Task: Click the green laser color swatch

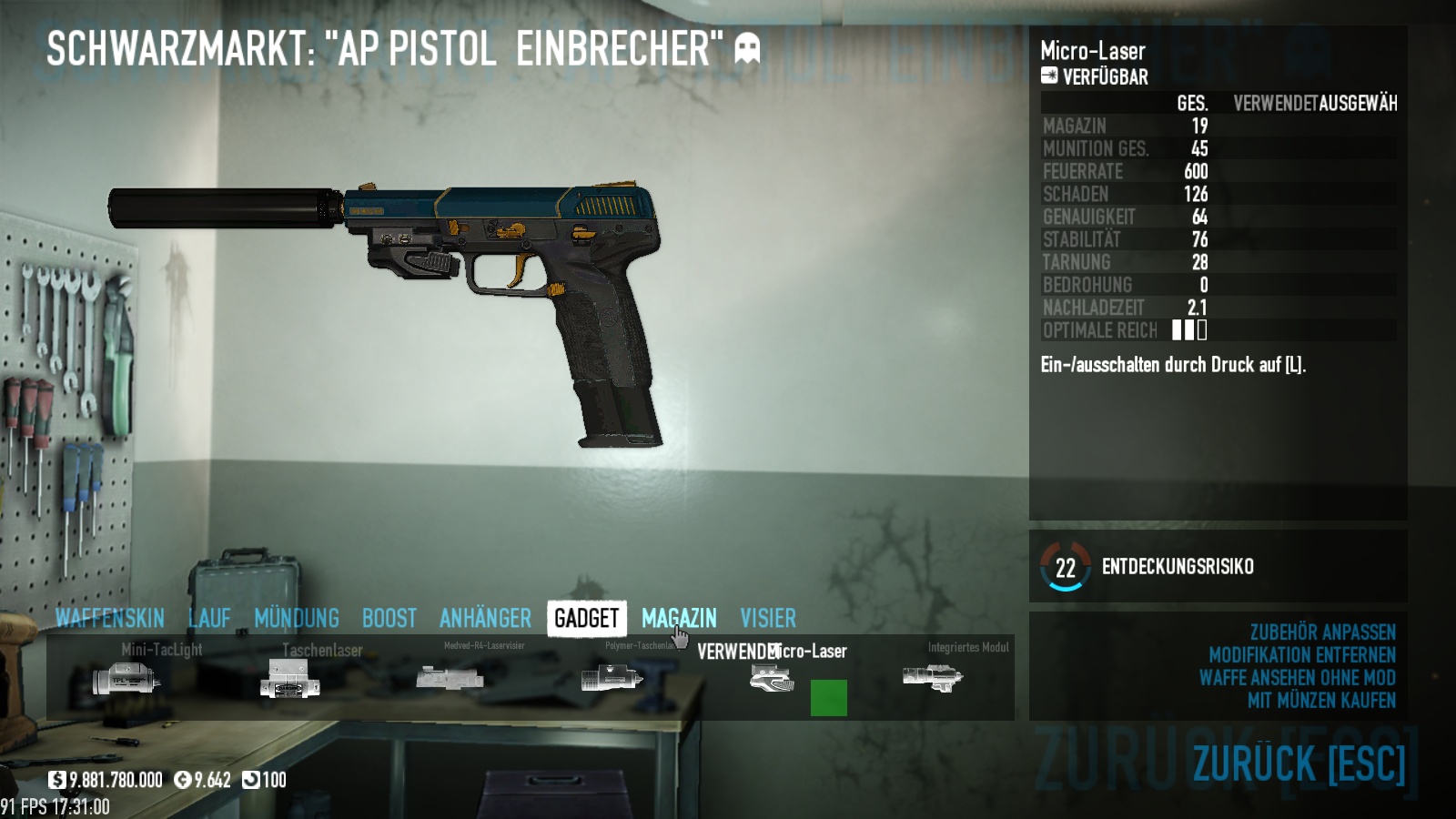Action: (x=828, y=698)
